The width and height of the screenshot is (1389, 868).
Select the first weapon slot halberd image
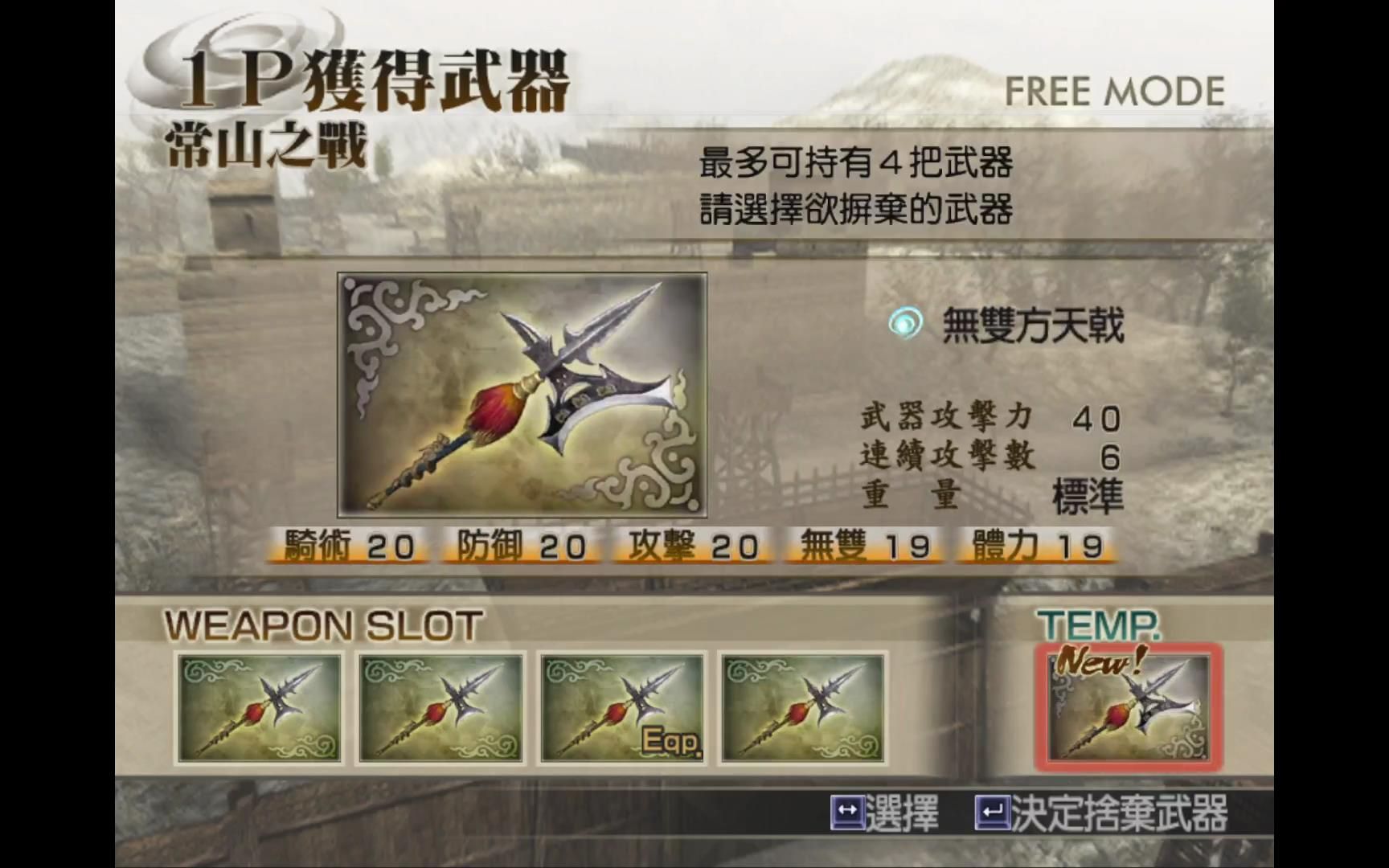(257, 706)
